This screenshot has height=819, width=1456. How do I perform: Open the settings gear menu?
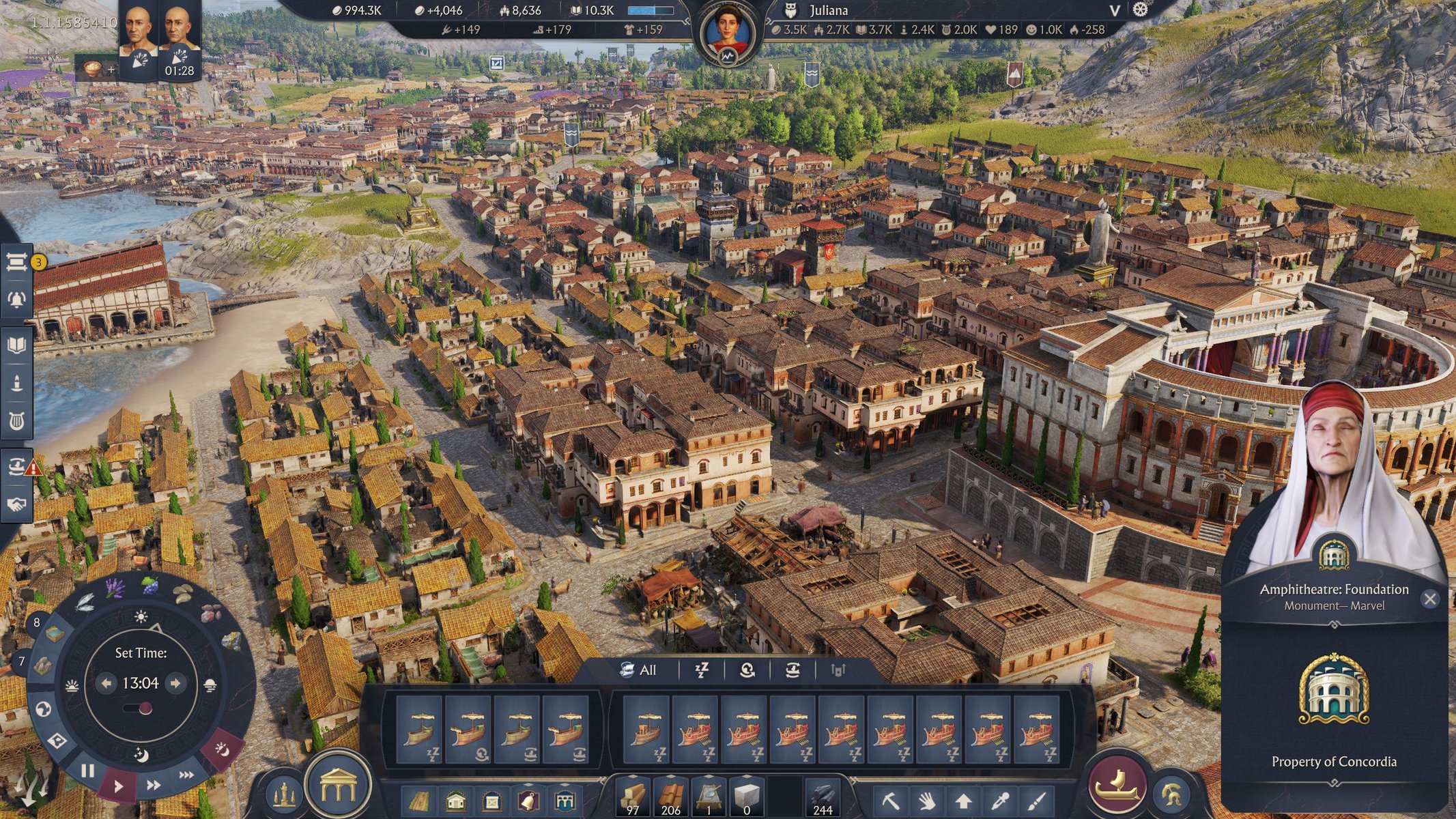[1140, 10]
